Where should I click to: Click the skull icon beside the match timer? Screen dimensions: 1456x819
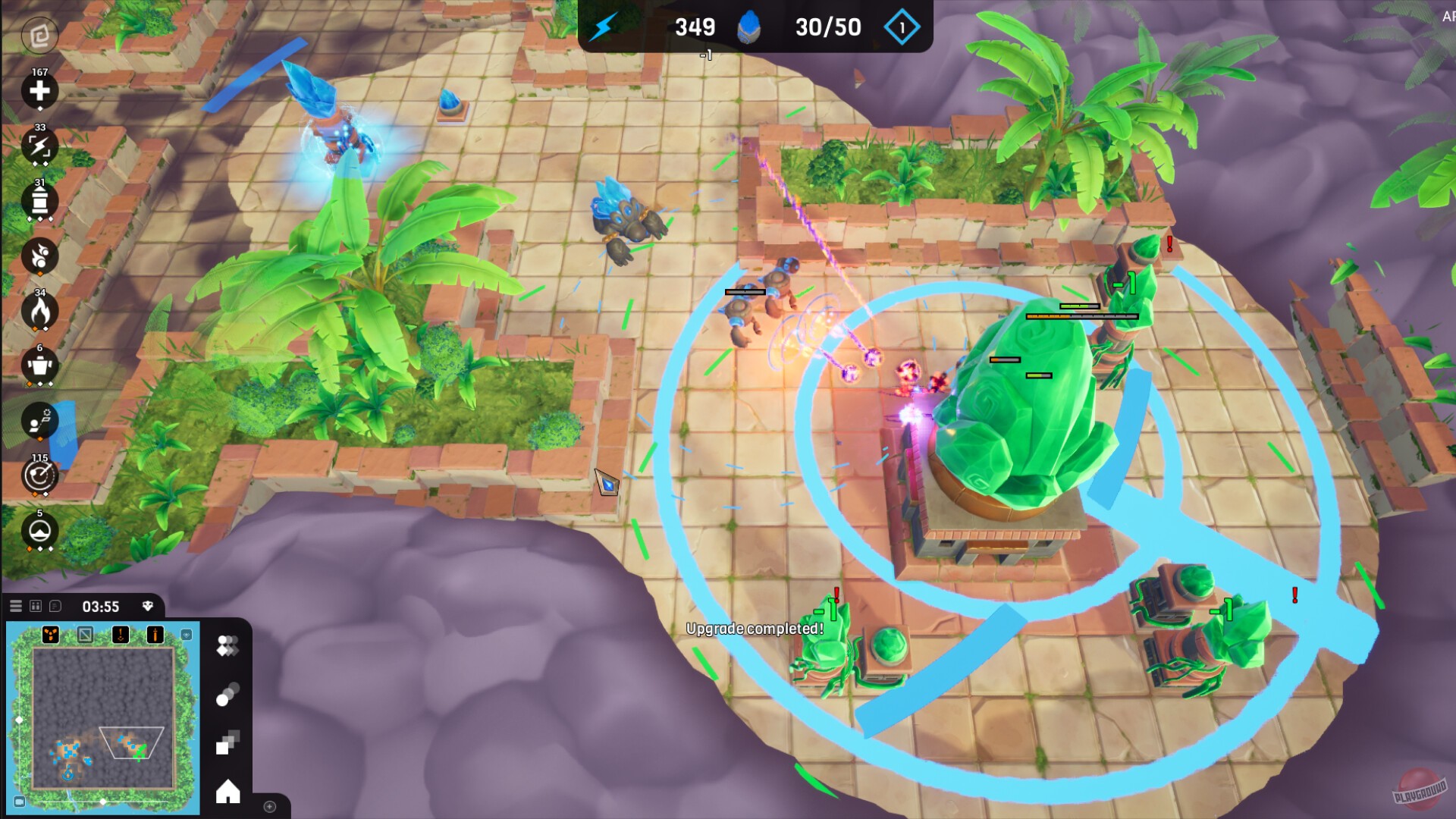tap(147, 606)
